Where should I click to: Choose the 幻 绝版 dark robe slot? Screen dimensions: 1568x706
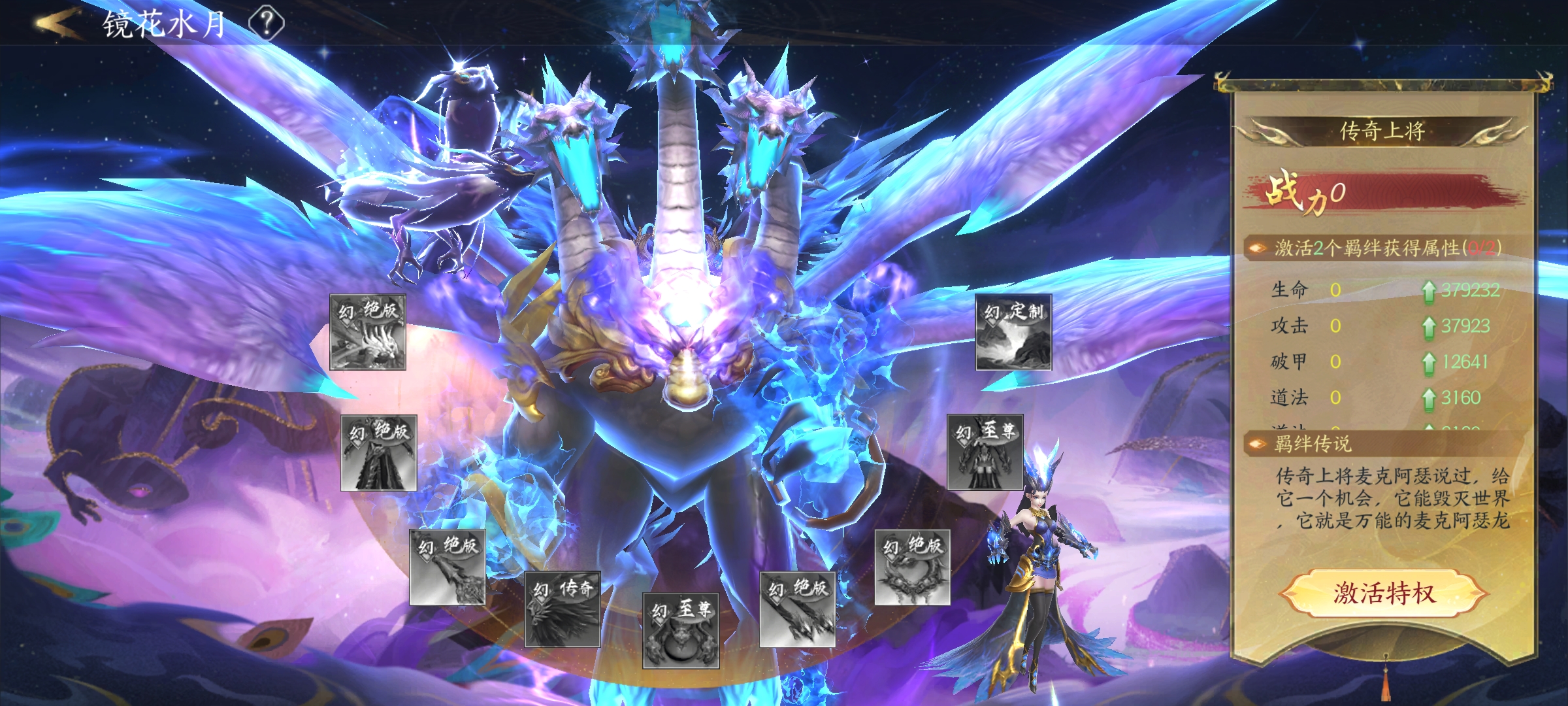coord(379,453)
